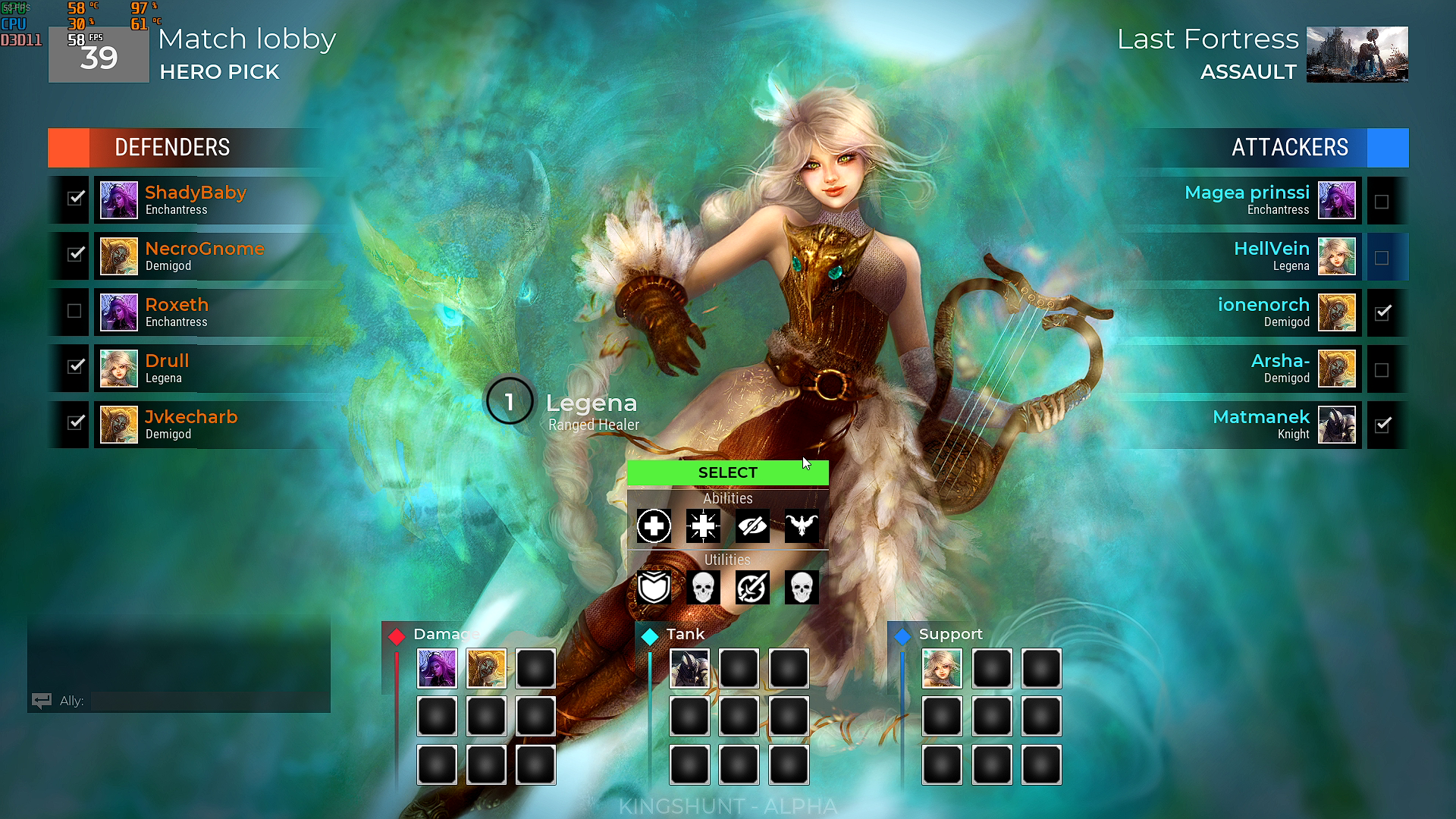Open the Last Fortress map thumbnail

point(1357,55)
